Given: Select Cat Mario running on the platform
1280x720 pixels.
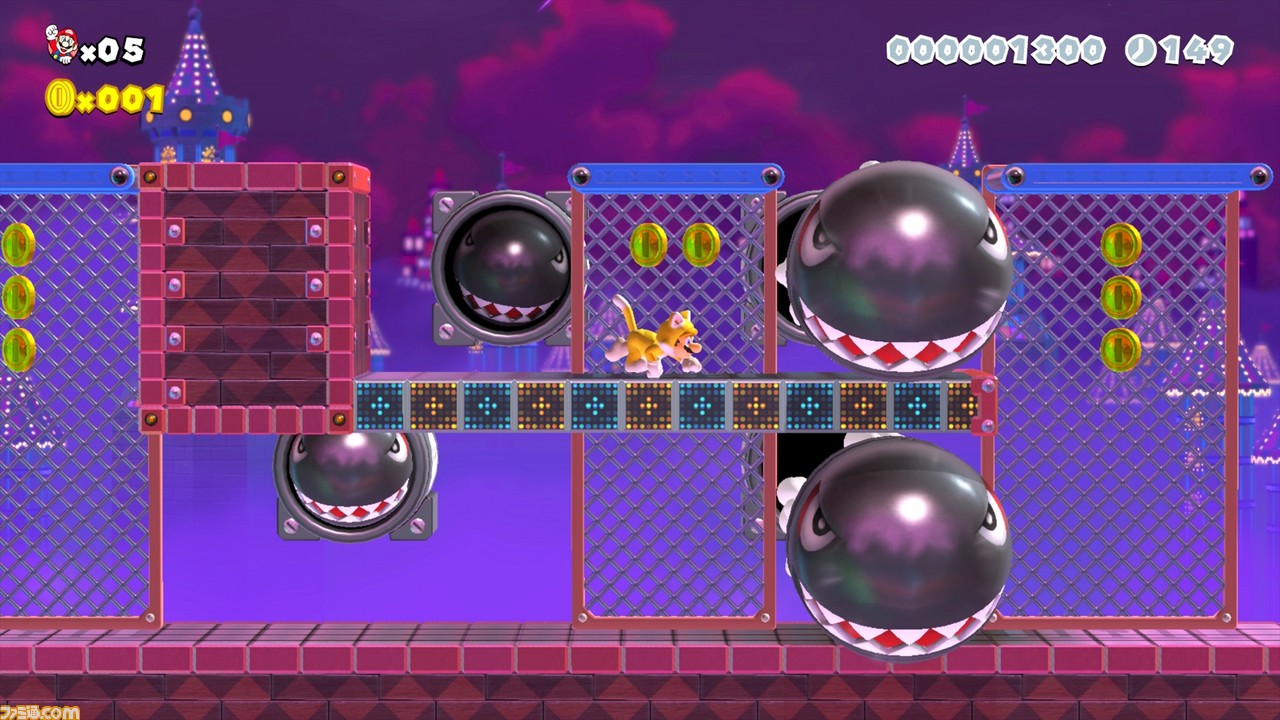Looking at the screenshot, I should click(x=655, y=340).
